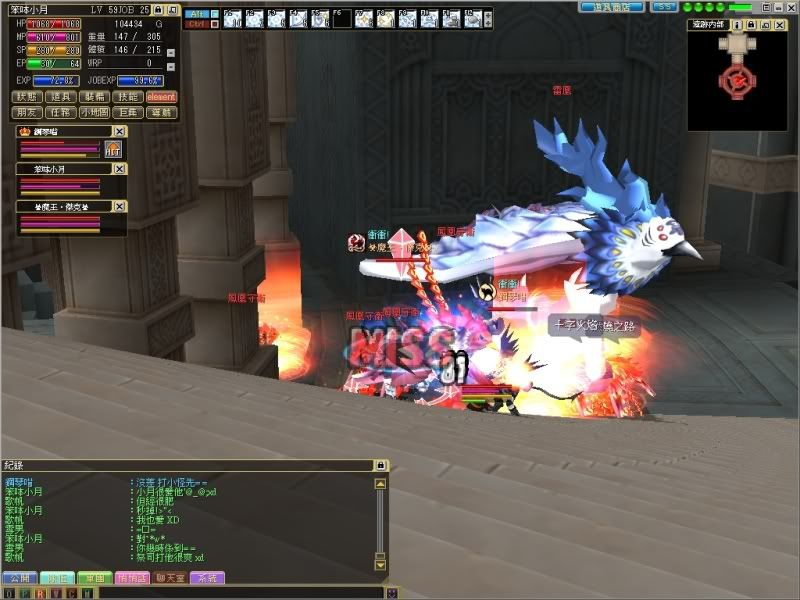The width and height of the screenshot is (800, 600).
Task: Switch to the 公開 public chat tab
Action: pos(18,578)
